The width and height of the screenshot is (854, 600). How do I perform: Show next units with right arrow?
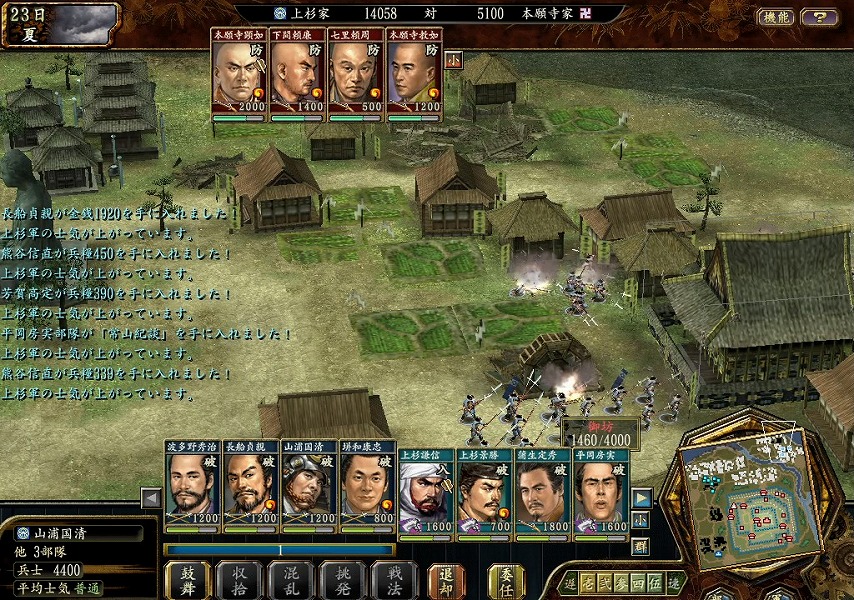(641, 497)
